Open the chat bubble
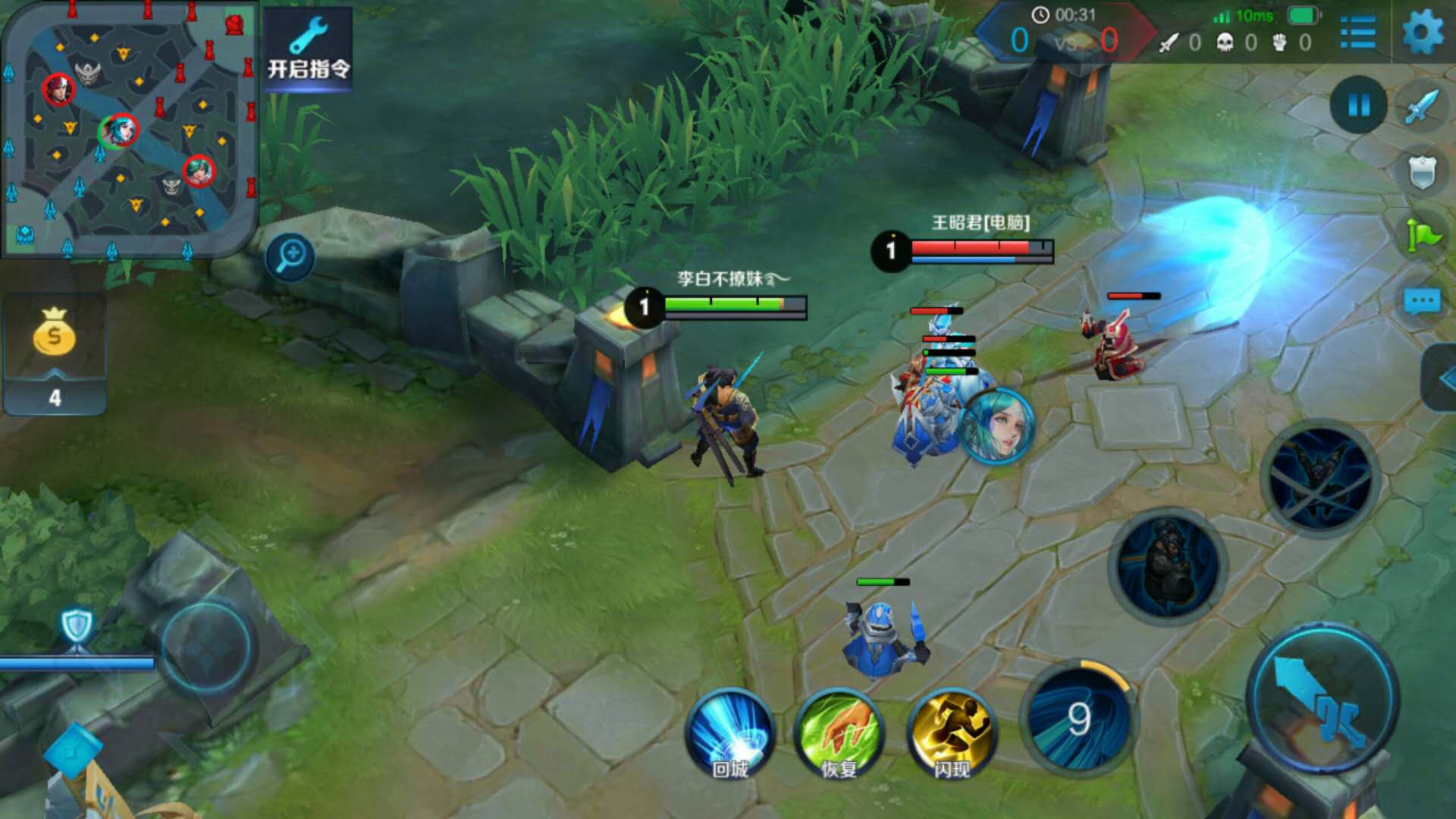This screenshot has height=819, width=1456. click(1421, 302)
